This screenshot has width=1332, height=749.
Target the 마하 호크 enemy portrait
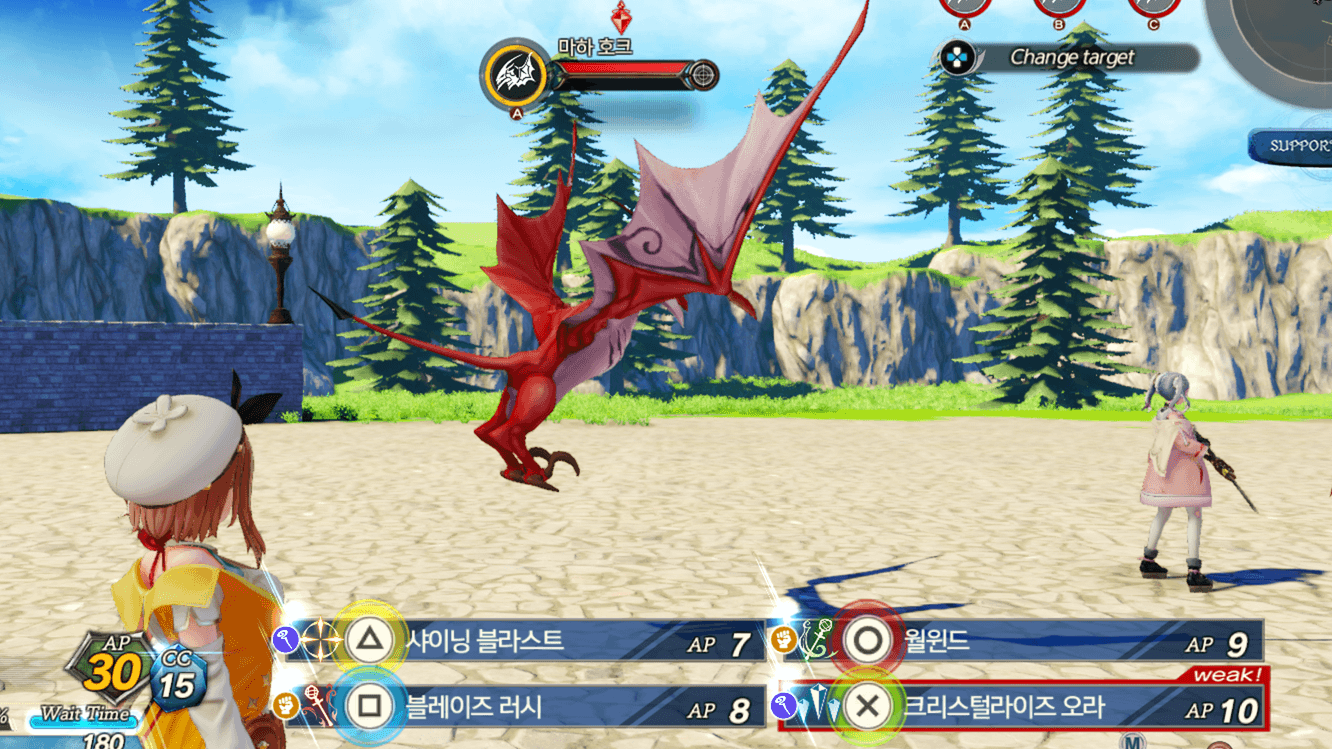coord(516,75)
